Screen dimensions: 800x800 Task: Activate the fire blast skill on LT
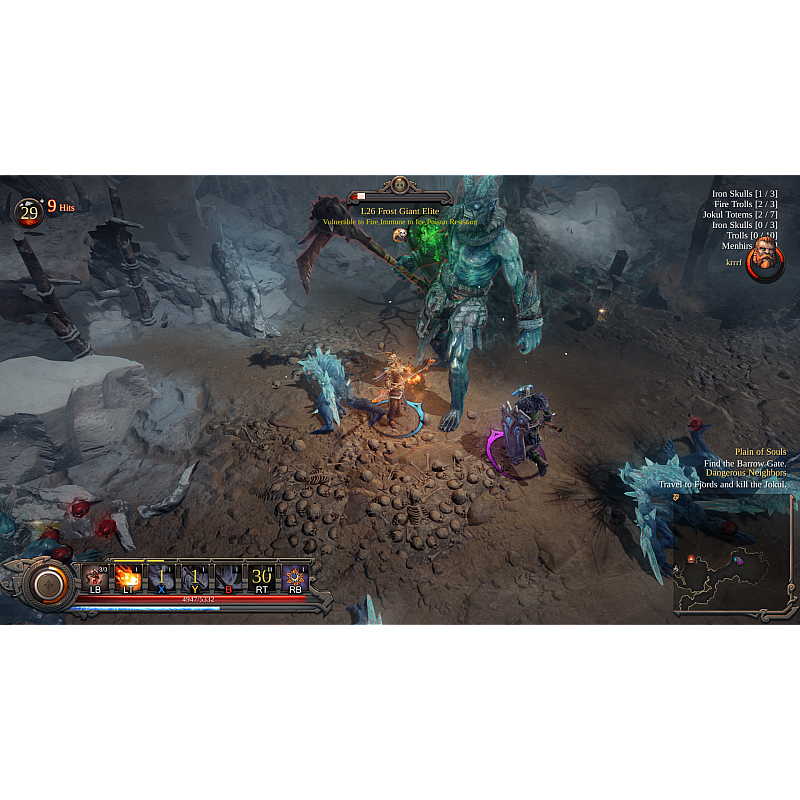point(128,577)
